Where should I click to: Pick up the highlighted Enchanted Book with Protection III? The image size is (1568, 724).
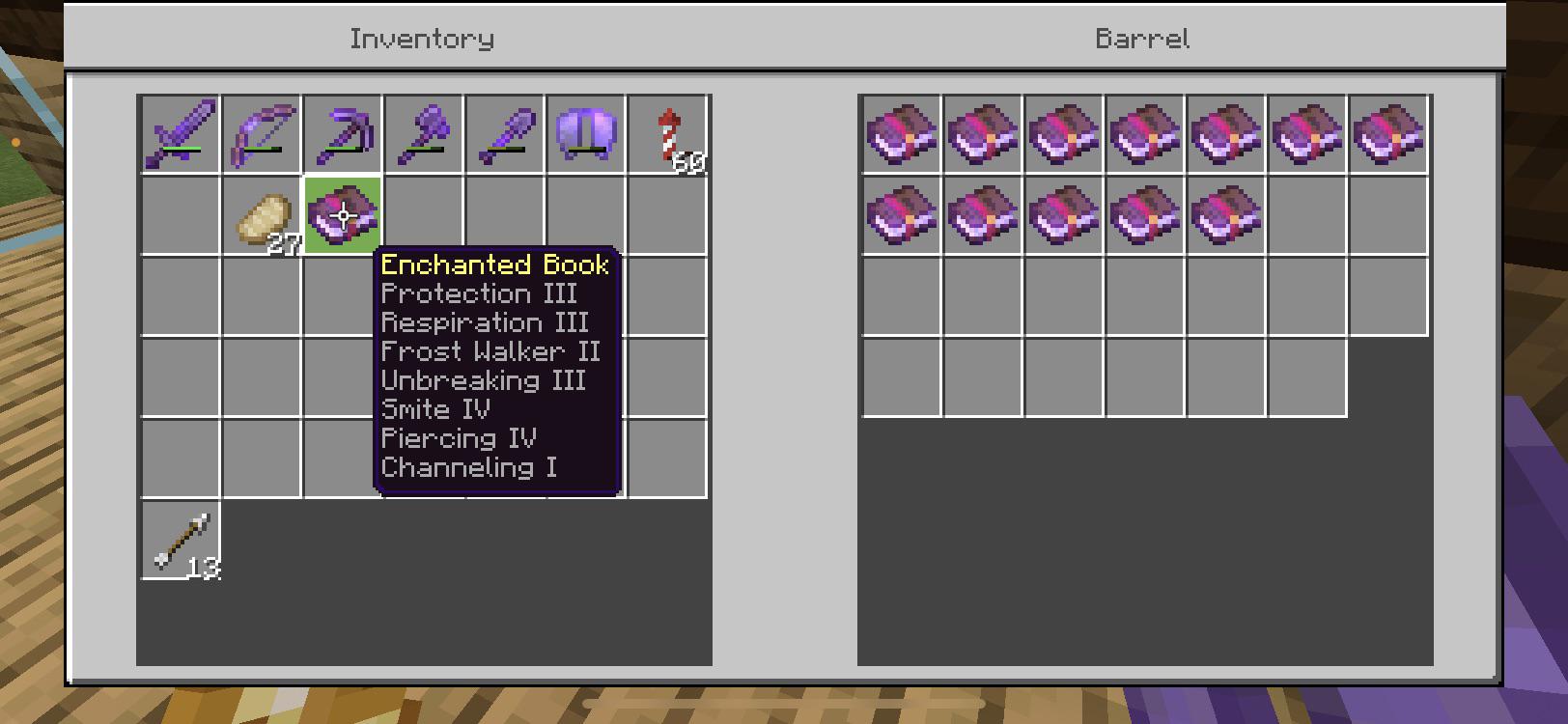pyautogui.click(x=342, y=214)
